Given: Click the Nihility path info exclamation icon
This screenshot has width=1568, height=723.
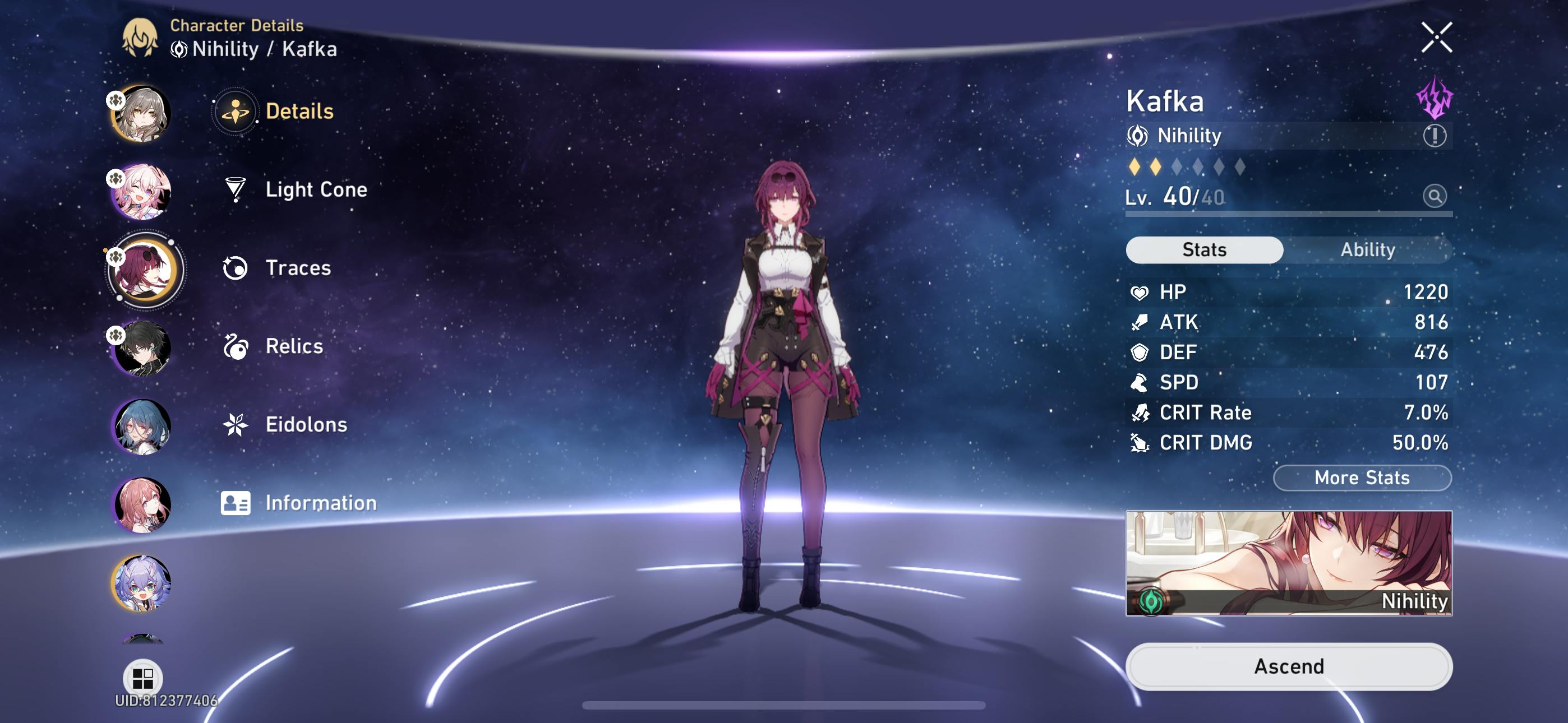Looking at the screenshot, I should tap(1433, 135).
